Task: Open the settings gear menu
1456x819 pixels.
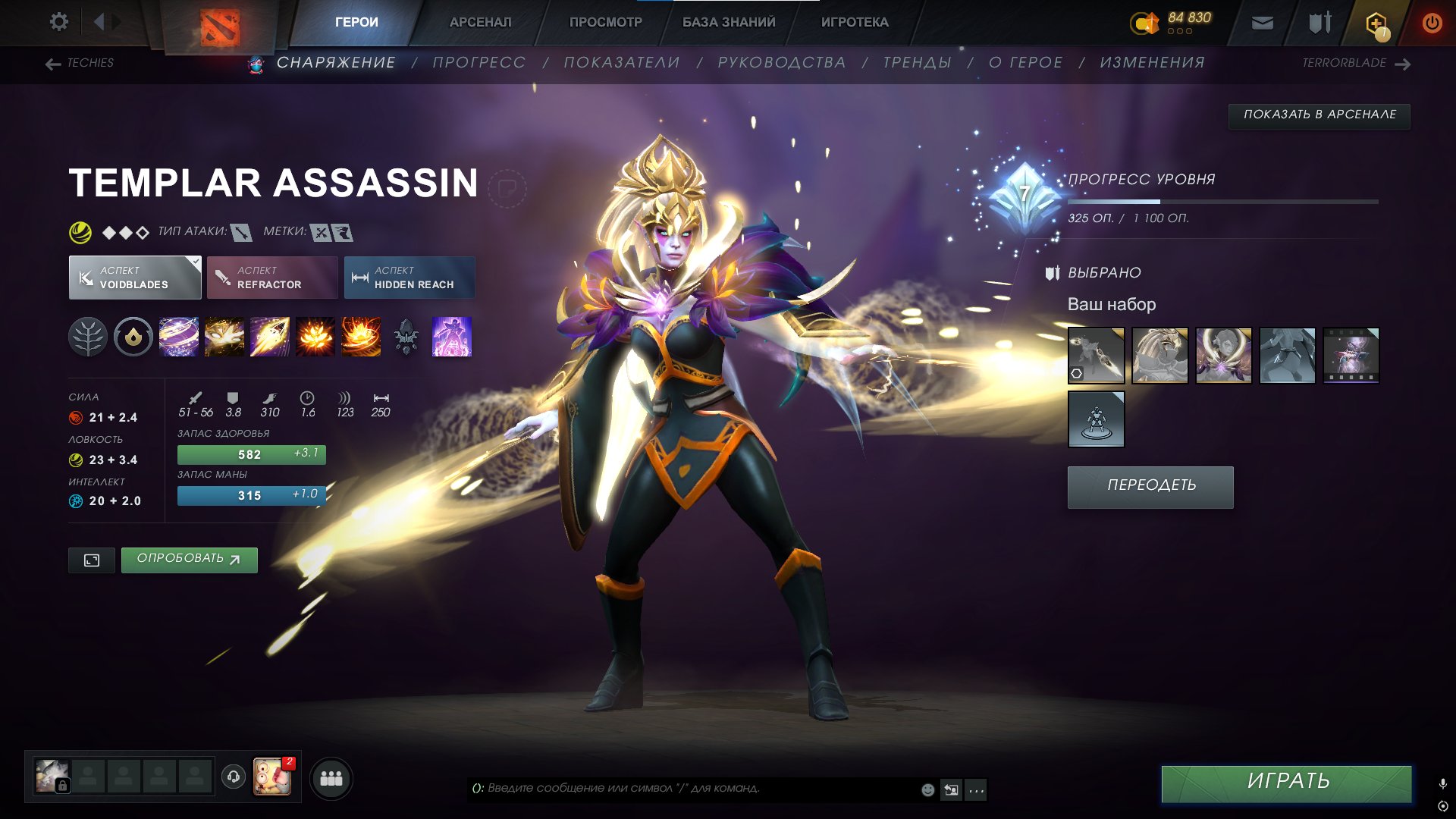Action: [58, 22]
